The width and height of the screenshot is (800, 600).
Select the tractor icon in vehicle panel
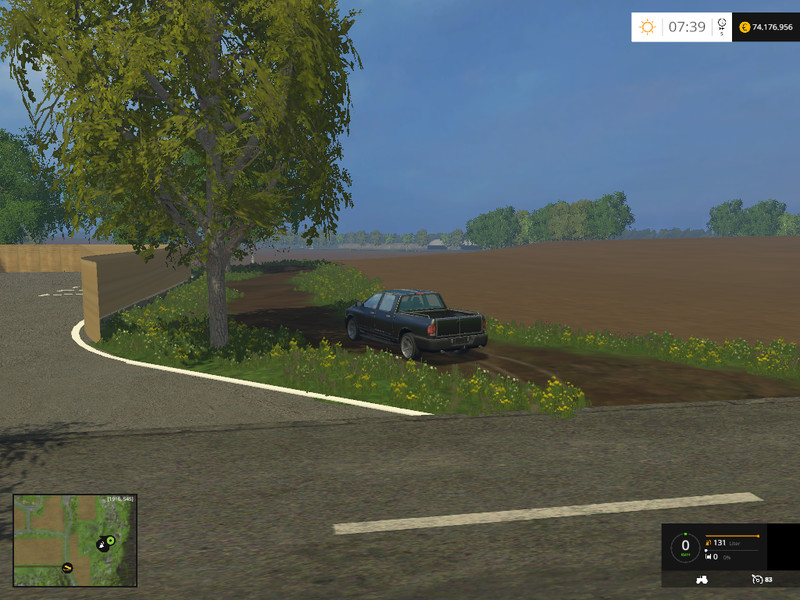click(703, 579)
